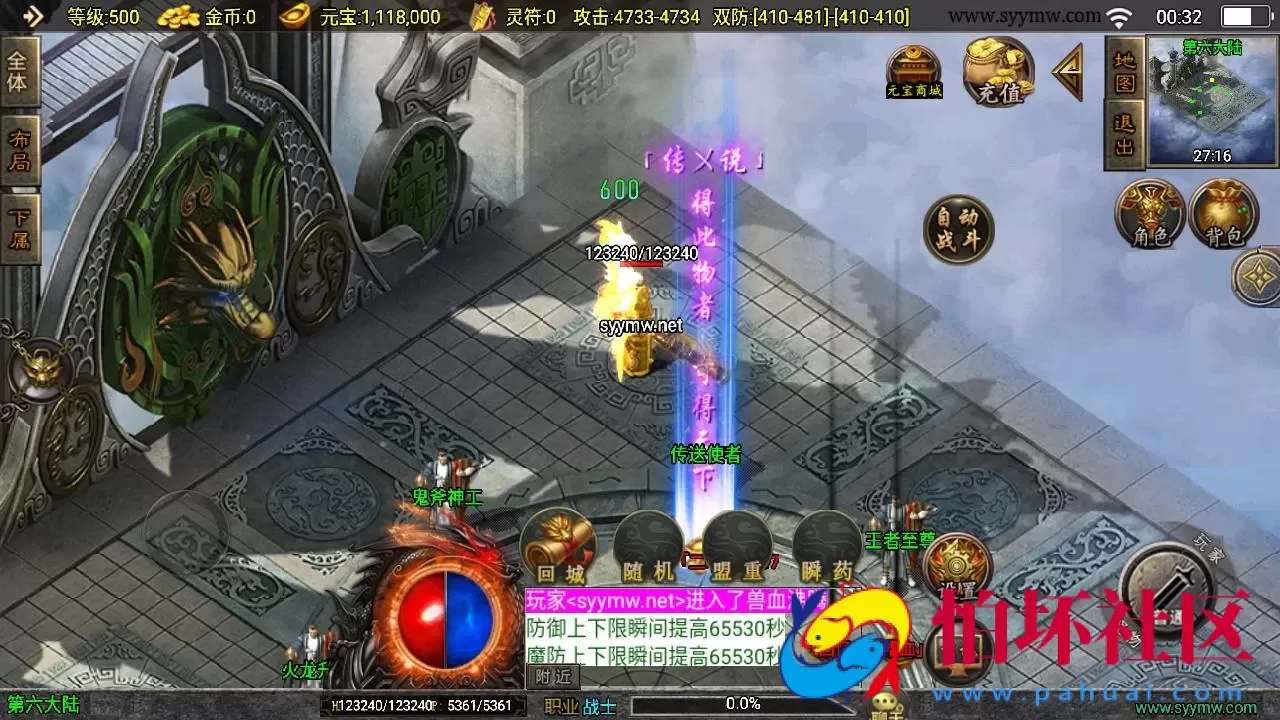Open the 充值 (recharge) screen
This screenshot has width=1280, height=720.
pyautogui.click(x=997, y=72)
